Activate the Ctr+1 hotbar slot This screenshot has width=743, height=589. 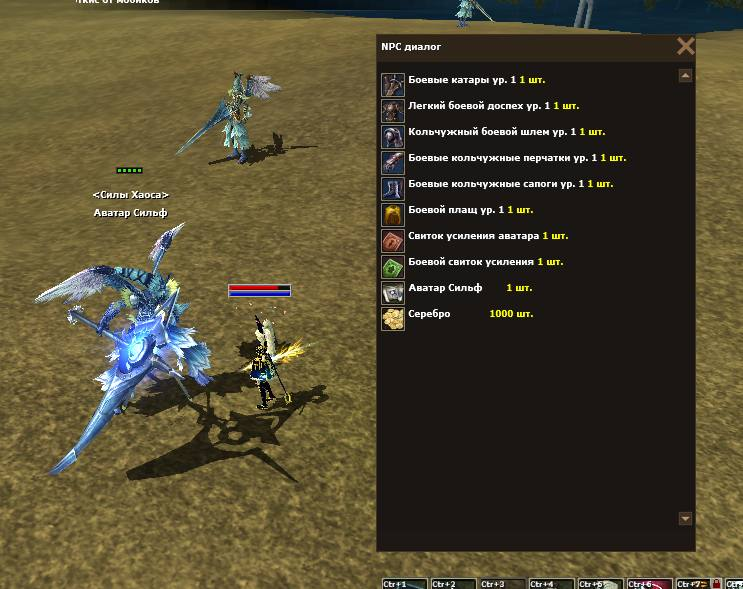(x=405, y=583)
